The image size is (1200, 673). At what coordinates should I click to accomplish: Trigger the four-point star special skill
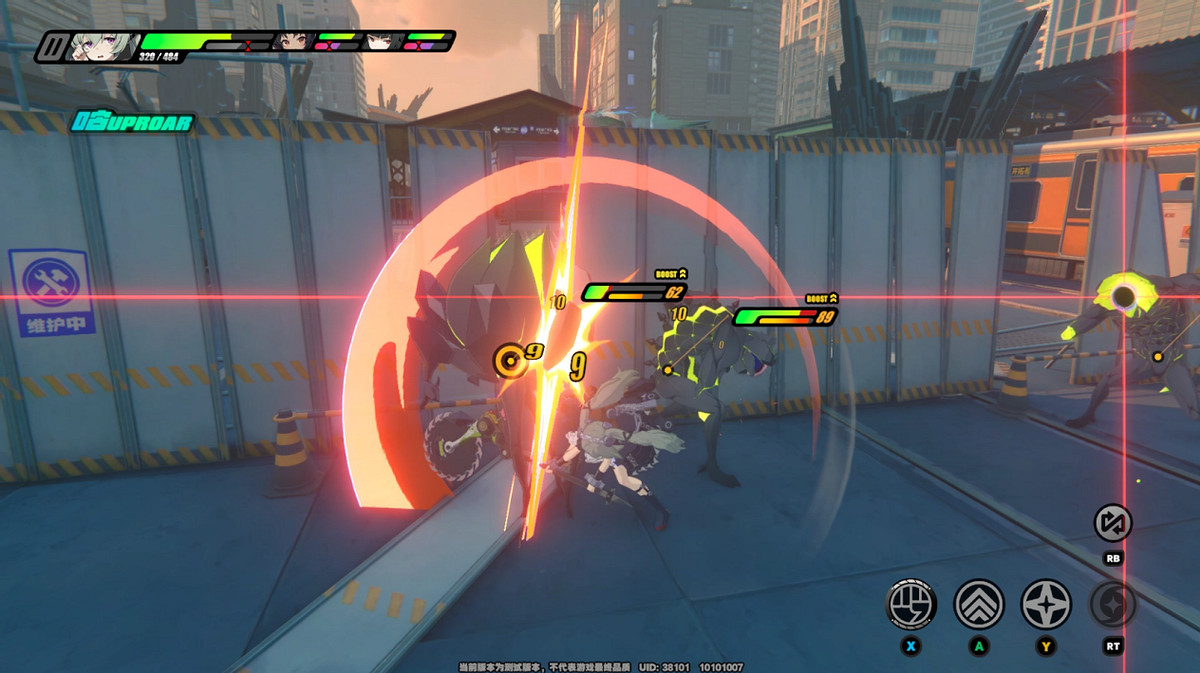click(x=1046, y=604)
